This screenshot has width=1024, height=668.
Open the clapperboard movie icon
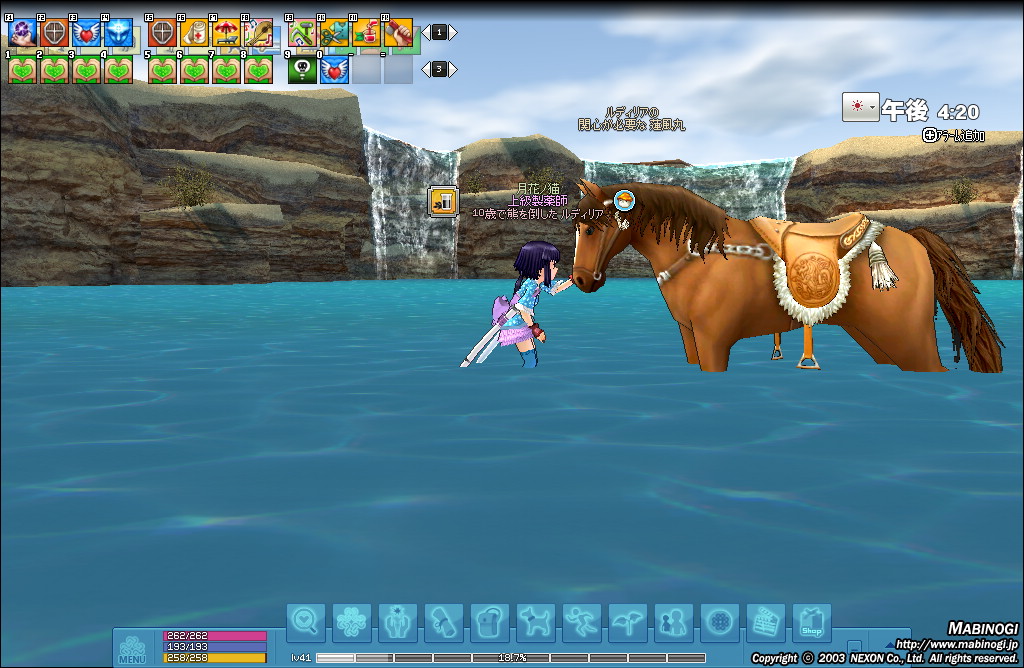766,623
